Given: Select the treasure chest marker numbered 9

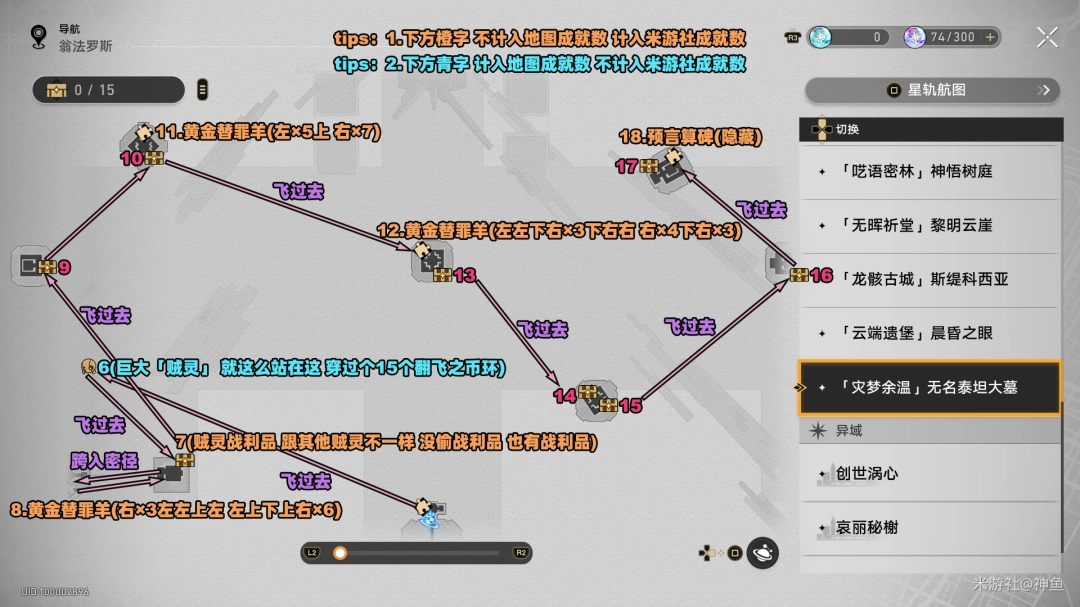Looking at the screenshot, I should point(47,267).
